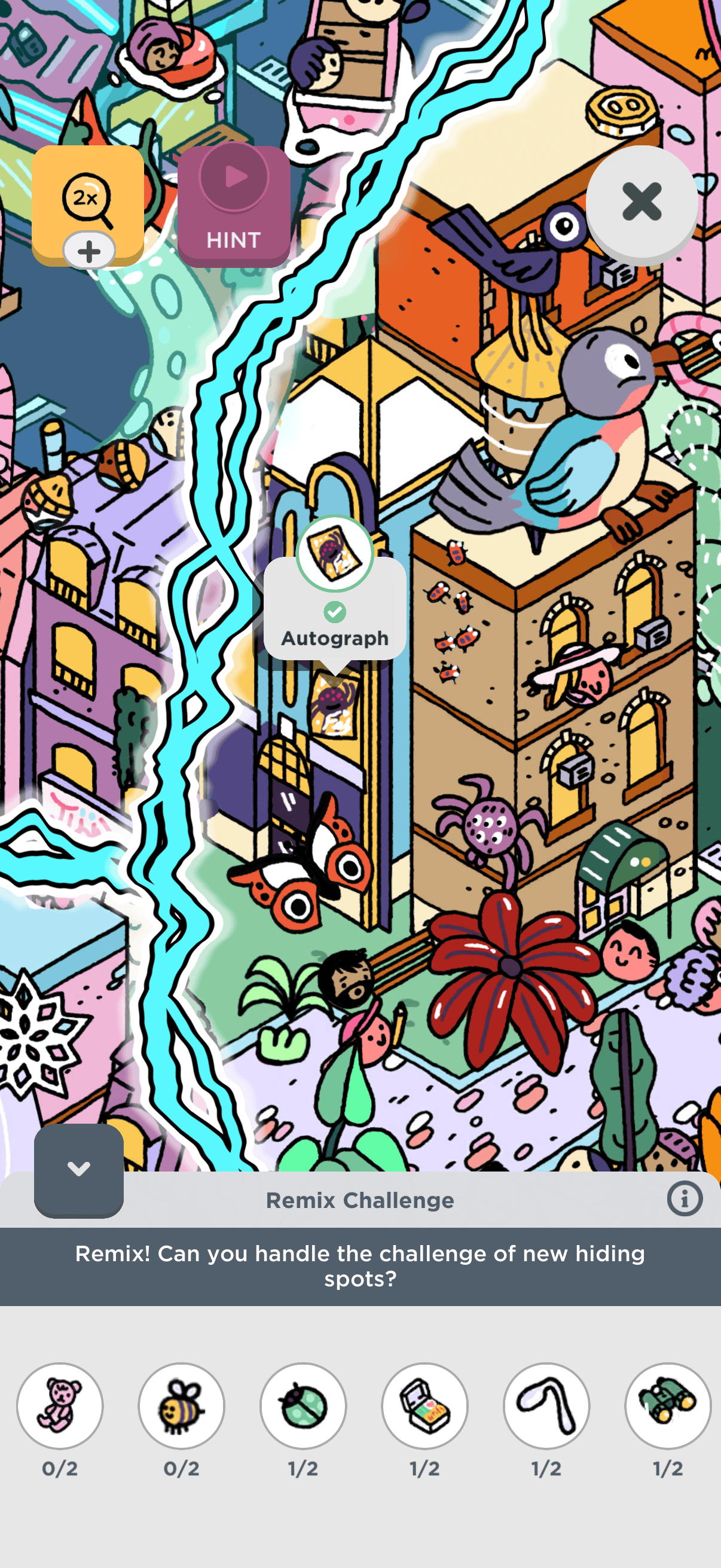Close the view with the X button
The height and width of the screenshot is (1568, 721).
[641, 202]
